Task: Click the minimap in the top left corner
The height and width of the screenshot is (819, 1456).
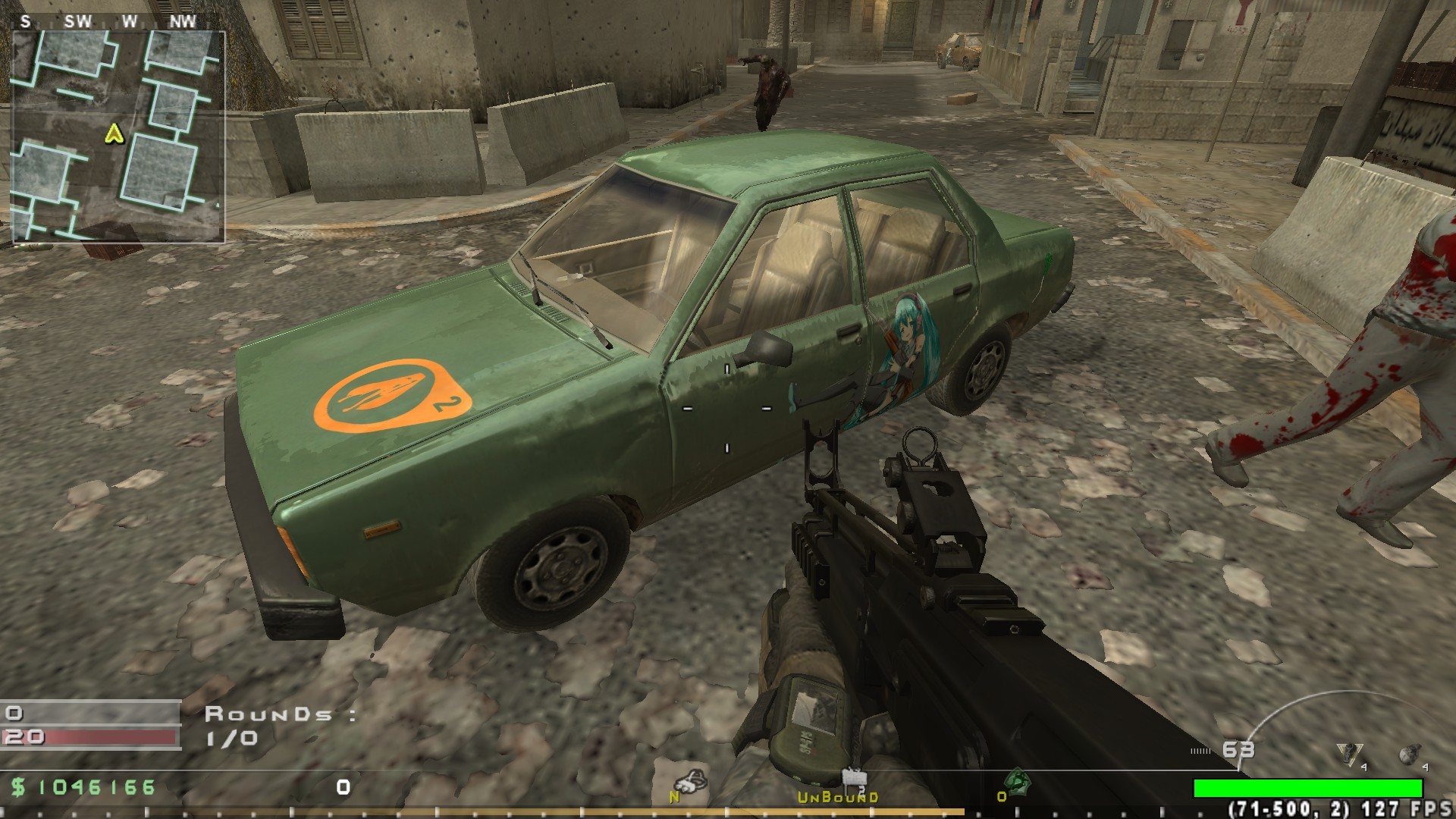Action: click(121, 136)
